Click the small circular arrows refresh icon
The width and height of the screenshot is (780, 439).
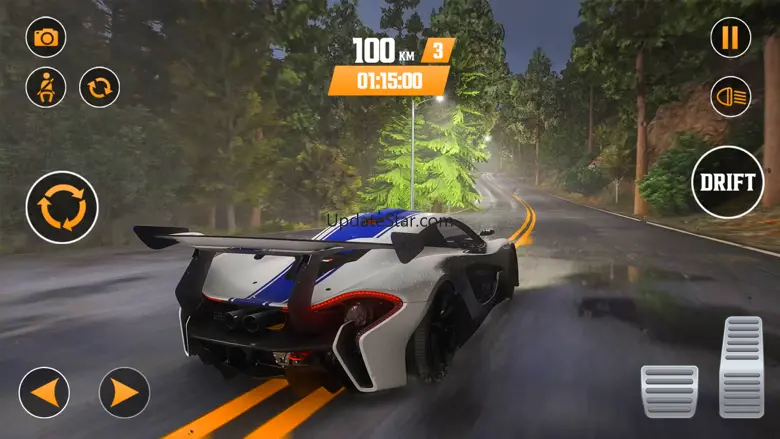99,88
